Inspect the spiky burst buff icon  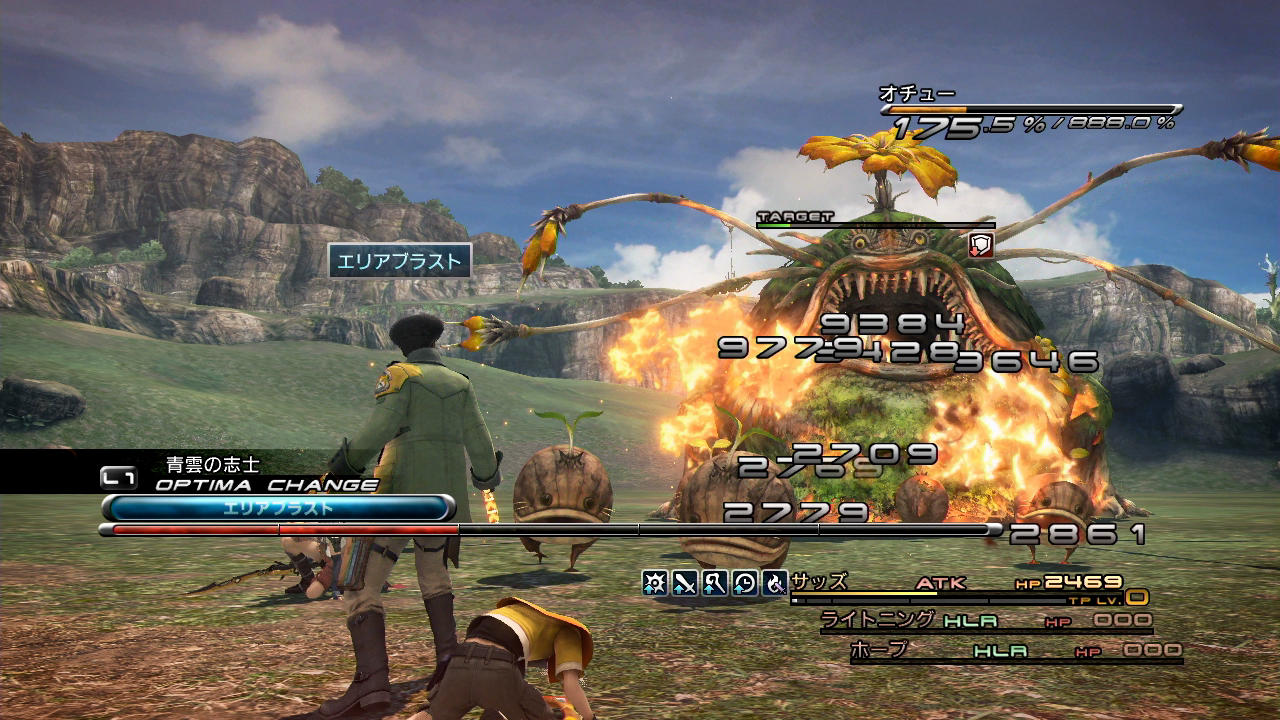tap(655, 582)
